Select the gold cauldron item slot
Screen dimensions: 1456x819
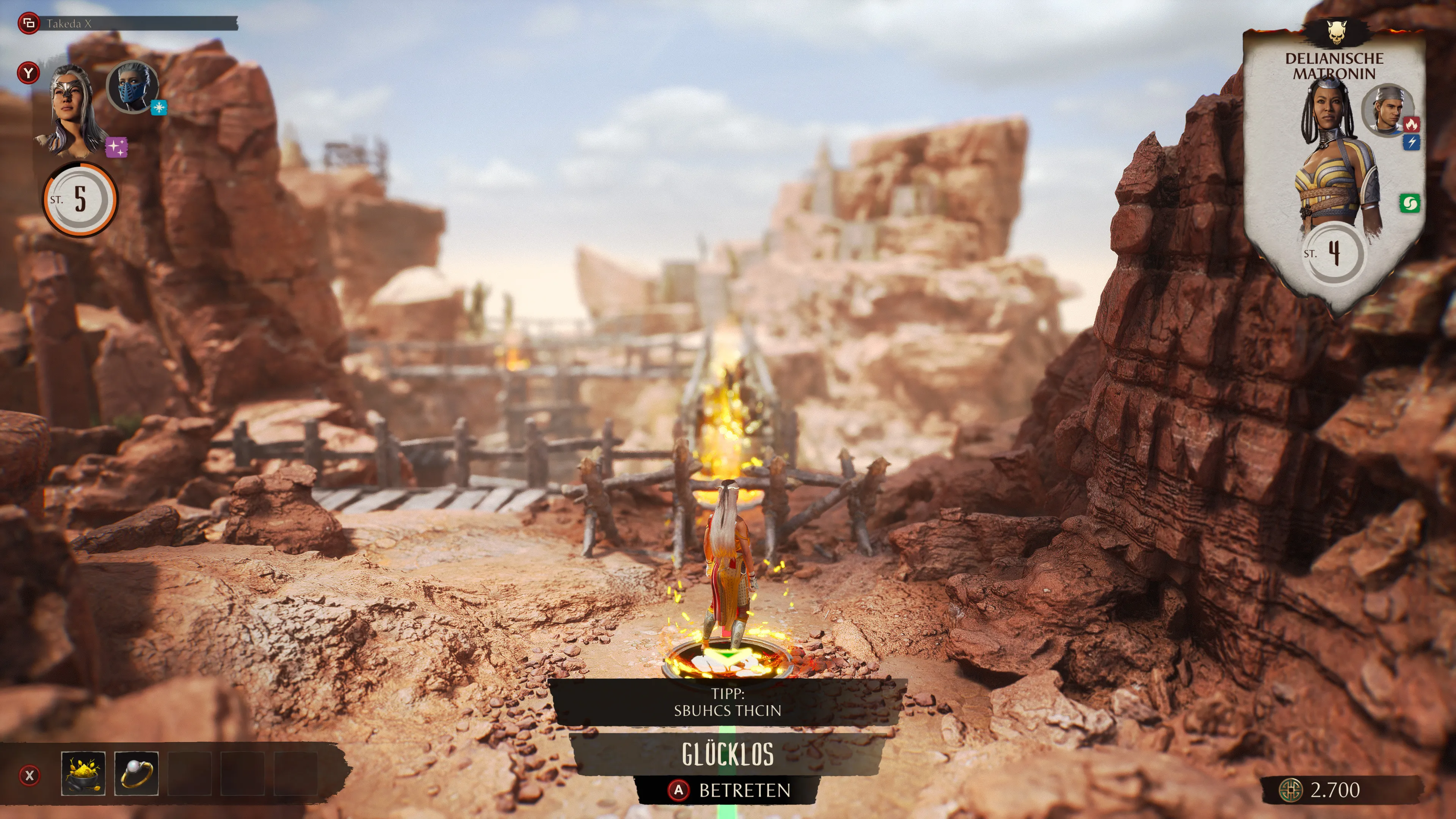click(x=83, y=773)
